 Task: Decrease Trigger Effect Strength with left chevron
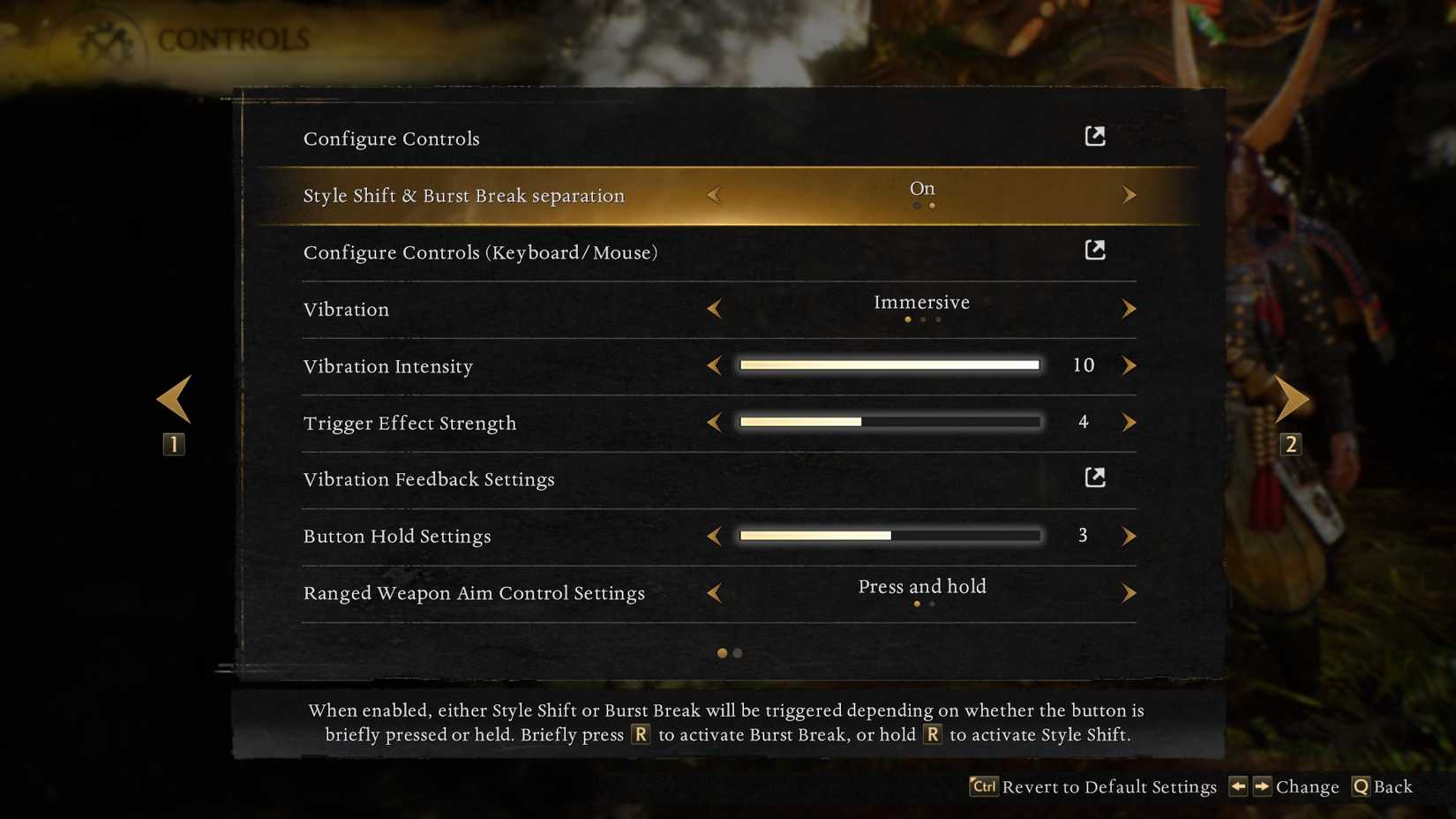tap(715, 423)
